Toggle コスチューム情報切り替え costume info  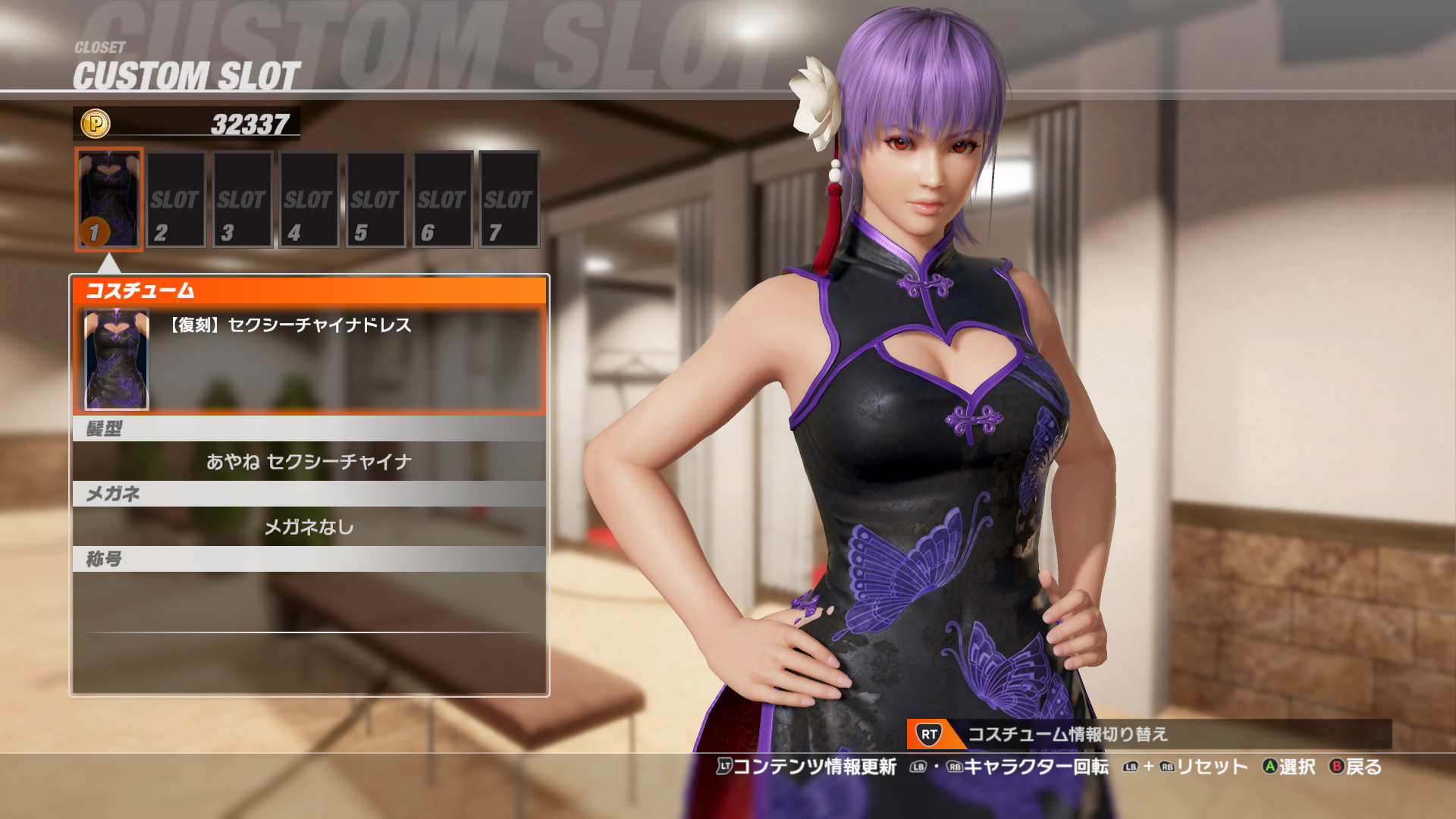(x=1067, y=734)
